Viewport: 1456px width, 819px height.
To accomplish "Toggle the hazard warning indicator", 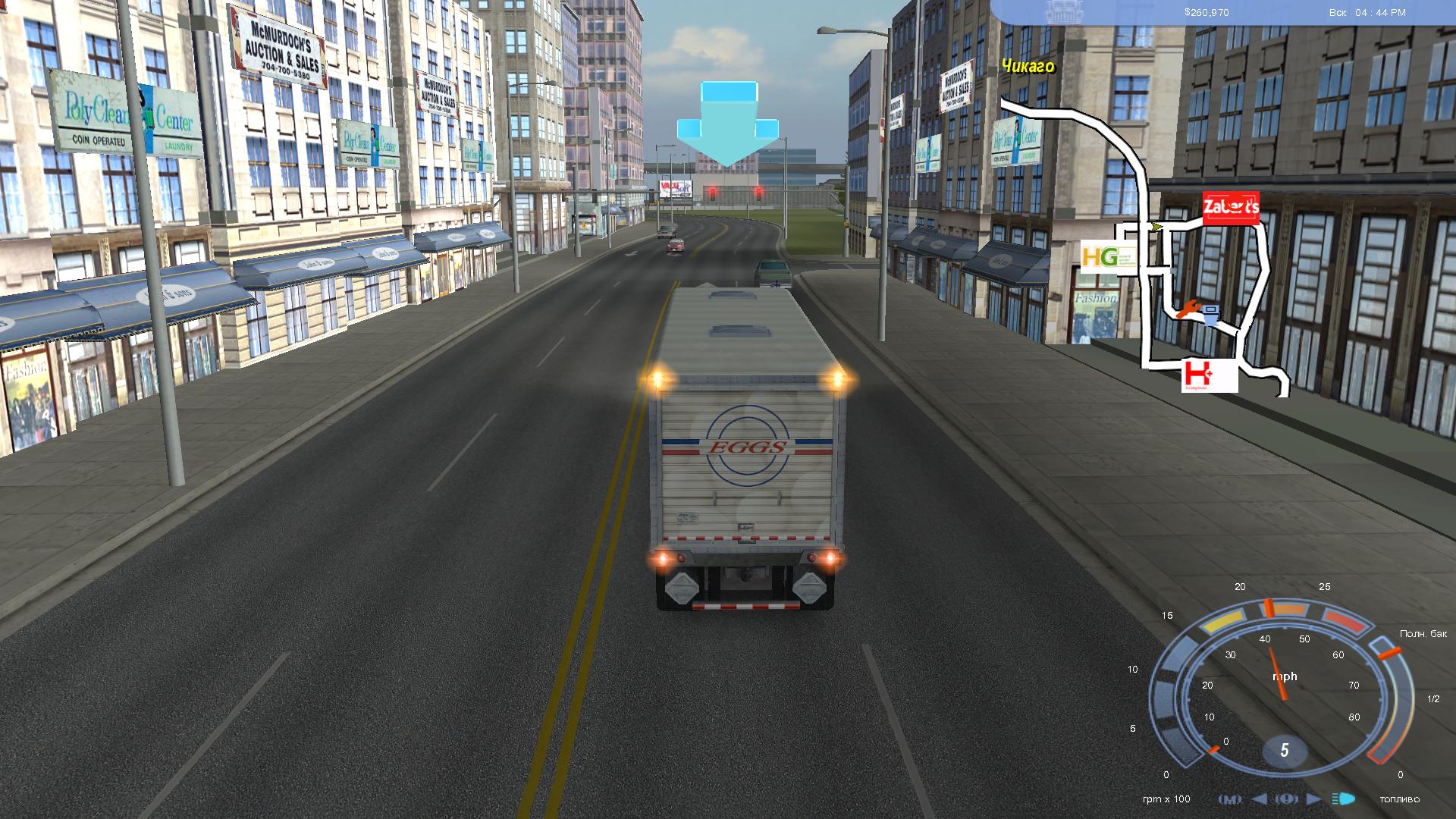I will tap(1286, 799).
